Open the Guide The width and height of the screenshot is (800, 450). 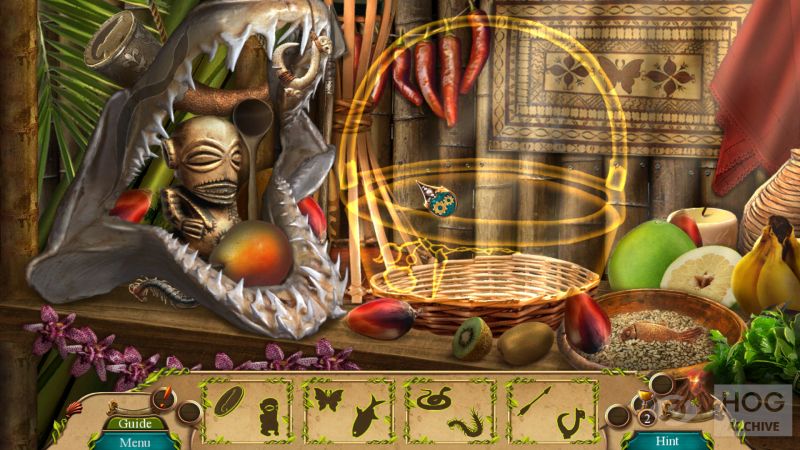134,424
